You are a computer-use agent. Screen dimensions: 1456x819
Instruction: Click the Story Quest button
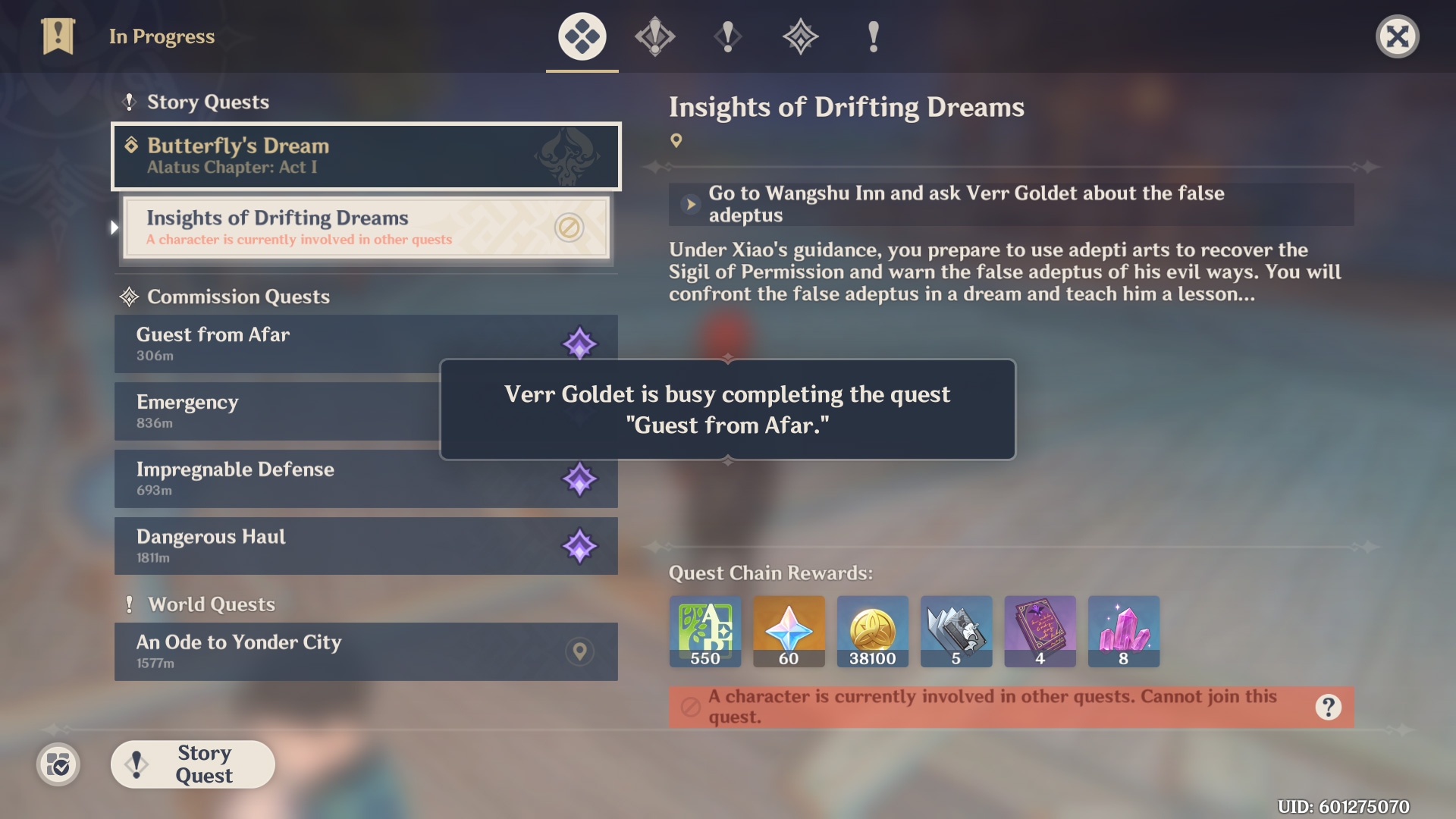193,764
